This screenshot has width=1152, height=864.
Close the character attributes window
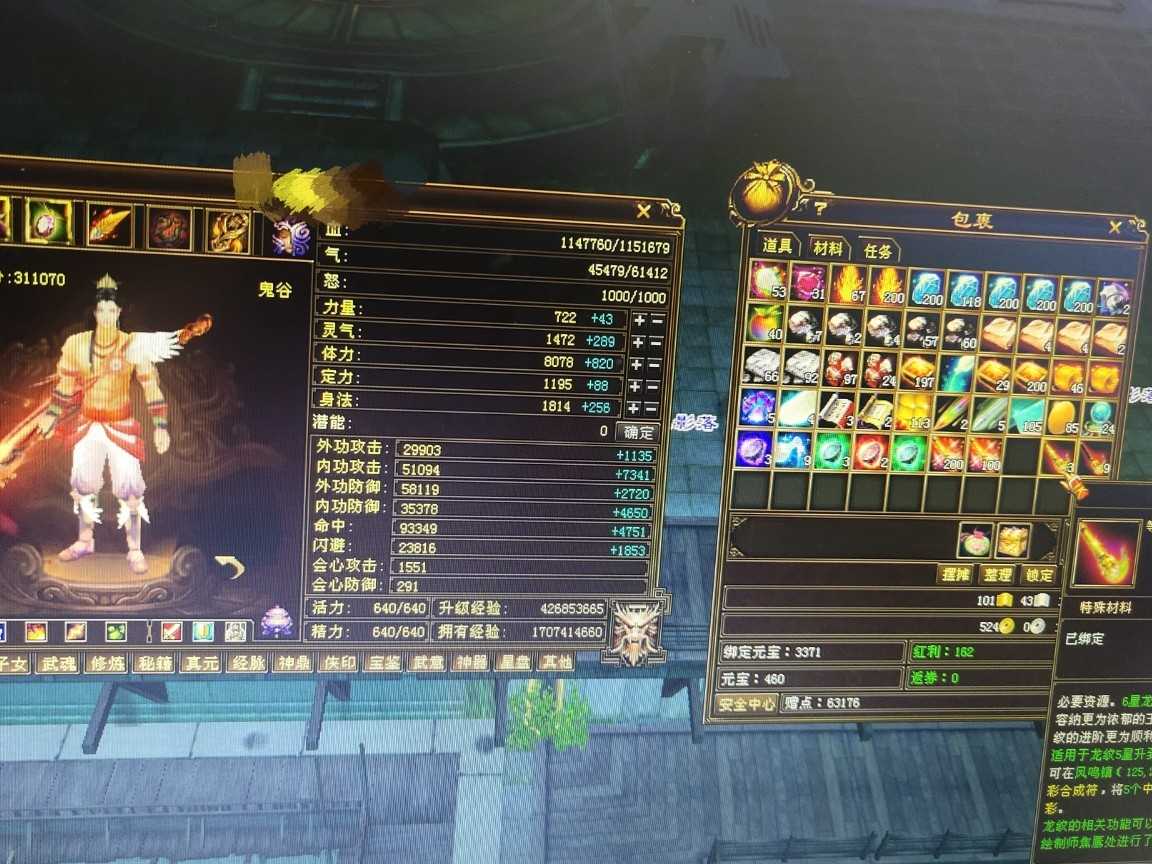pos(644,211)
